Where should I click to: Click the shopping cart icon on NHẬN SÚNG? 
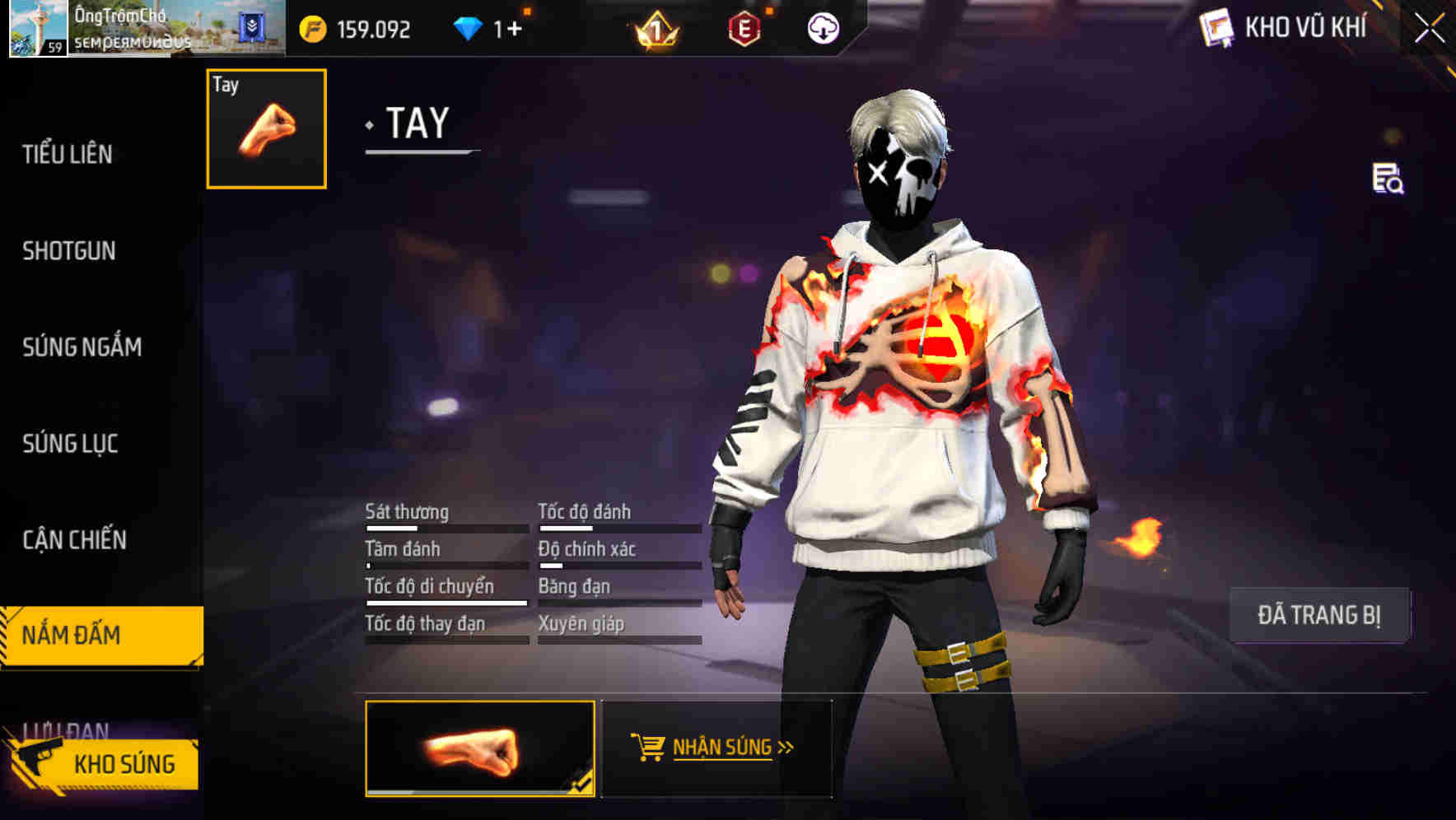647,746
